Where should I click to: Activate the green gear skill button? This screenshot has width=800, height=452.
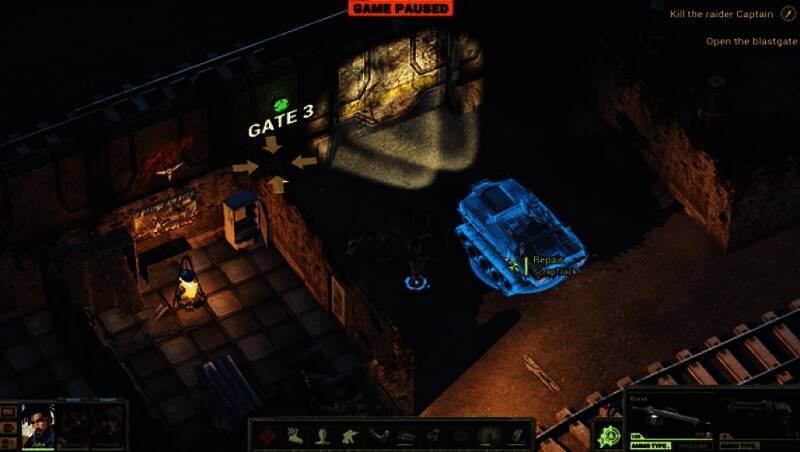(x=608, y=435)
